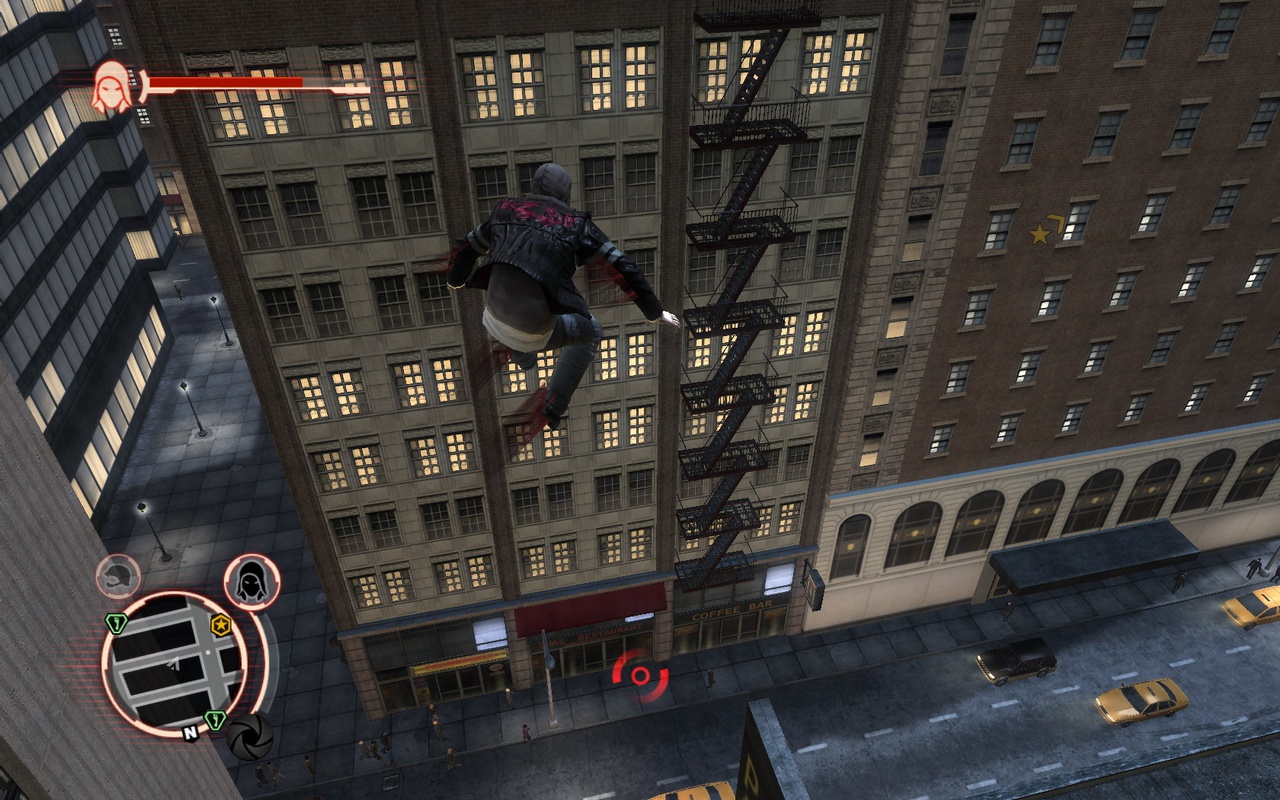Image resolution: width=1280 pixels, height=800 pixels.
Task: Click the hooded portrait beside the health bar
Action: point(112,86)
